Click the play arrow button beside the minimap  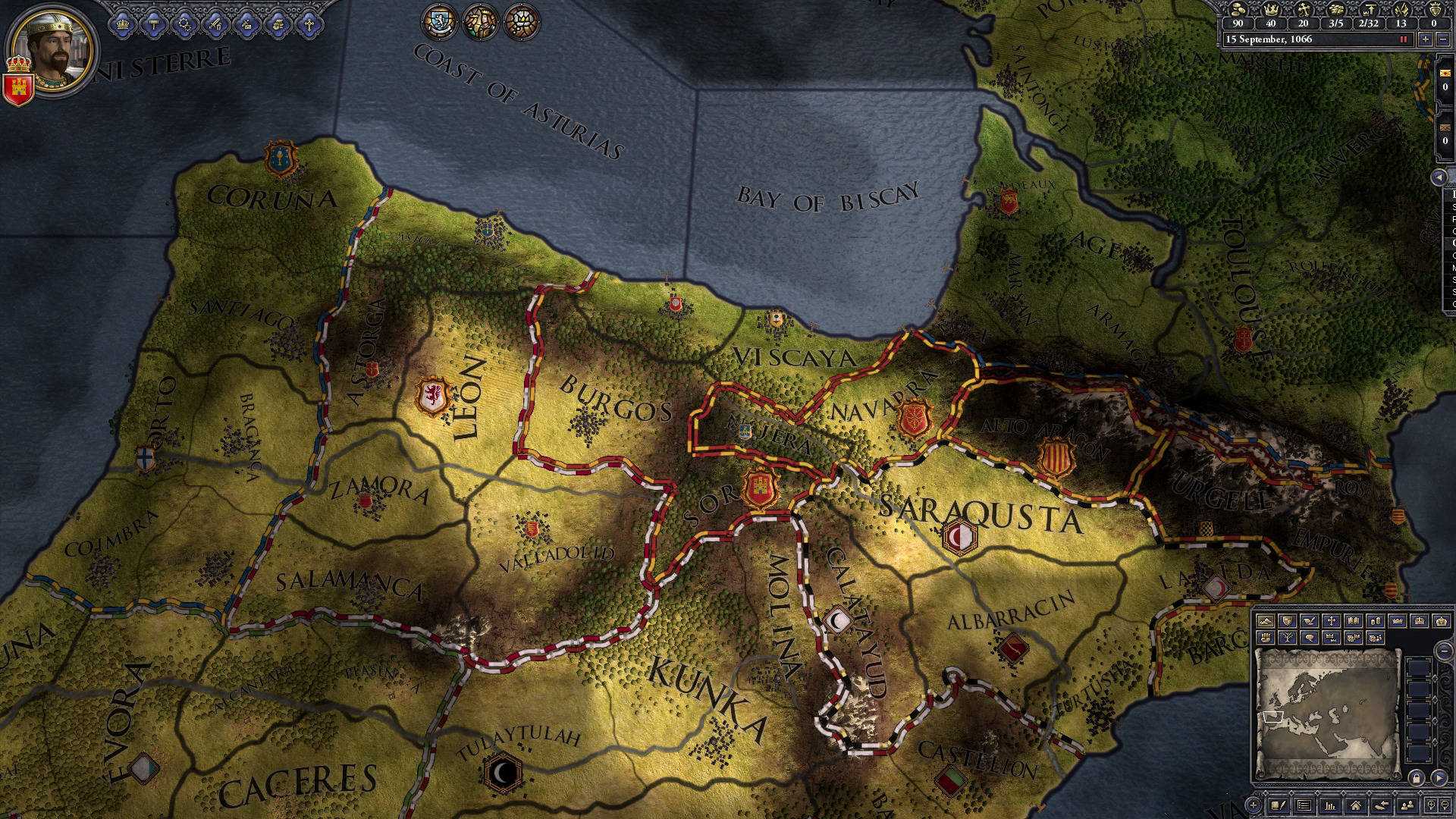1439,777
